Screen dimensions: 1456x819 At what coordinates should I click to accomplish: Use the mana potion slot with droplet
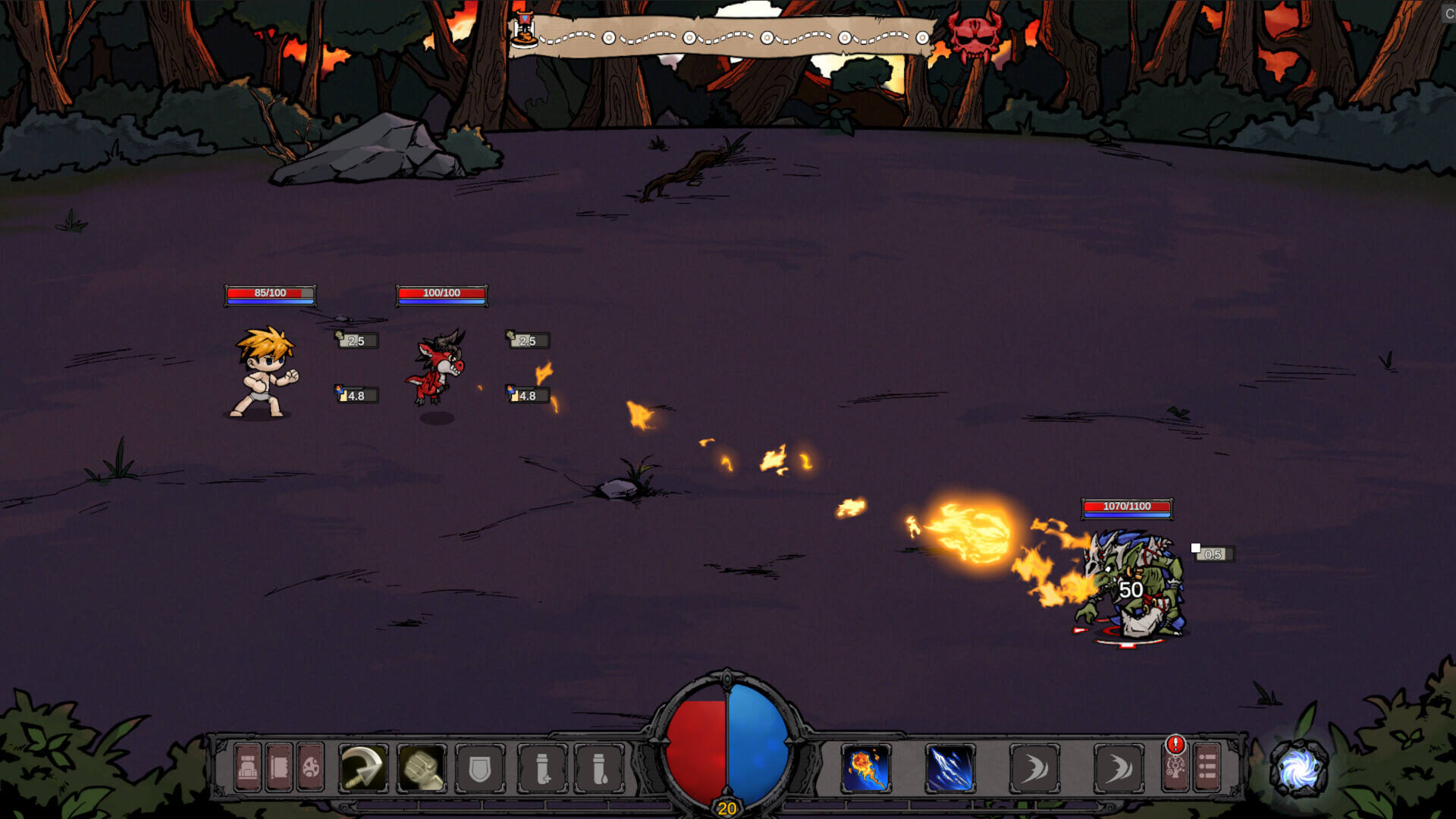coord(599,768)
